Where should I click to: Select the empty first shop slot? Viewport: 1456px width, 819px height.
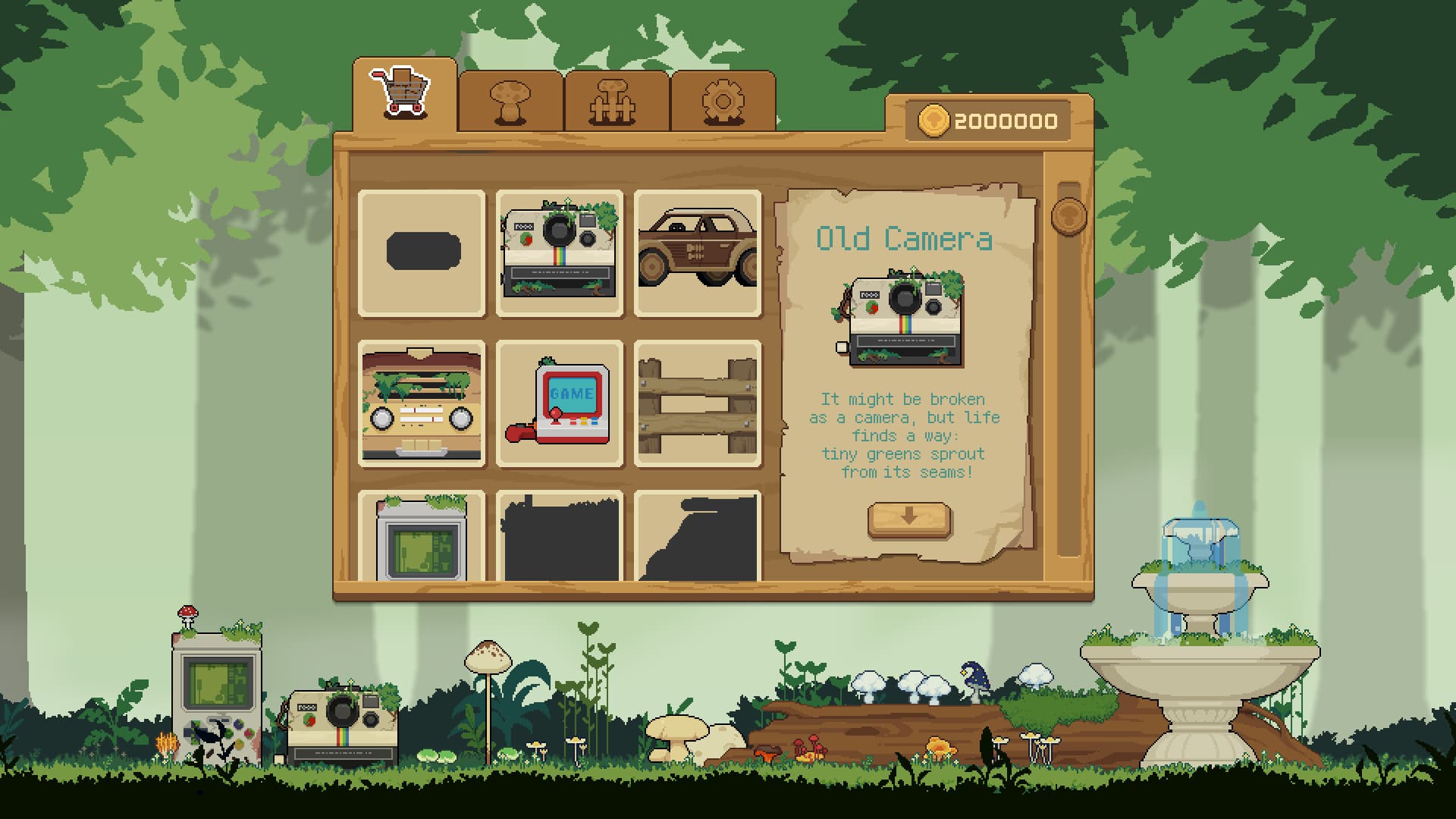[x=422, y=253]
